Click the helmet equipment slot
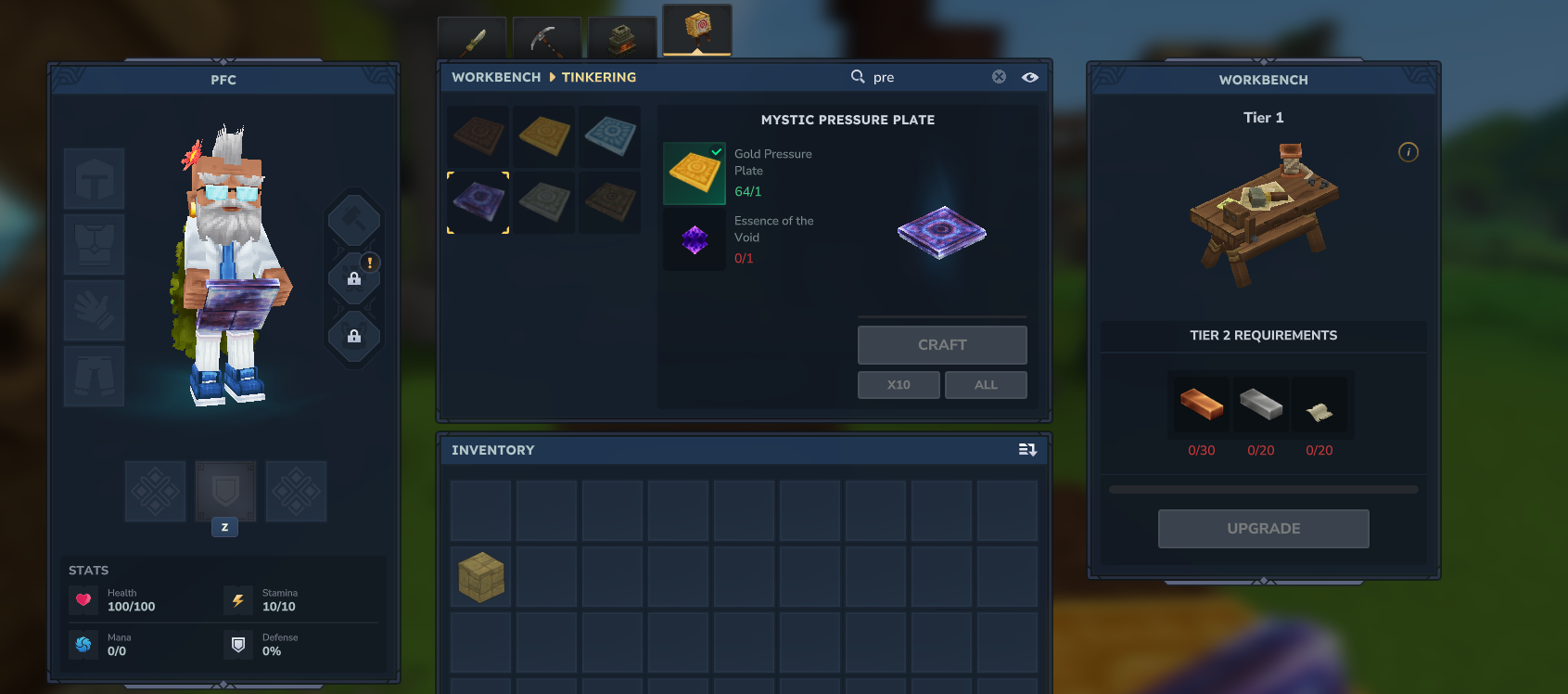 (93, 178)
